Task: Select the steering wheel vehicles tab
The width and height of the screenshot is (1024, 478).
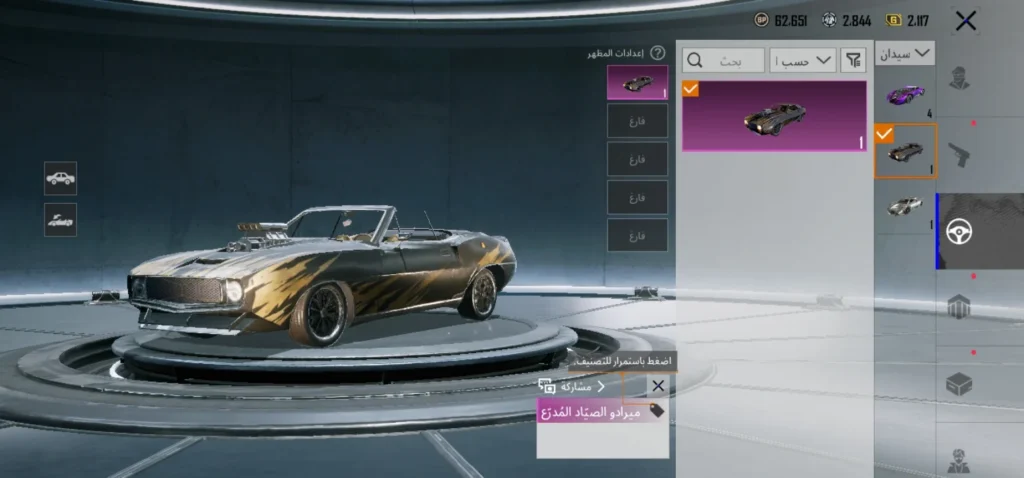Action: [x=958, y=231]
